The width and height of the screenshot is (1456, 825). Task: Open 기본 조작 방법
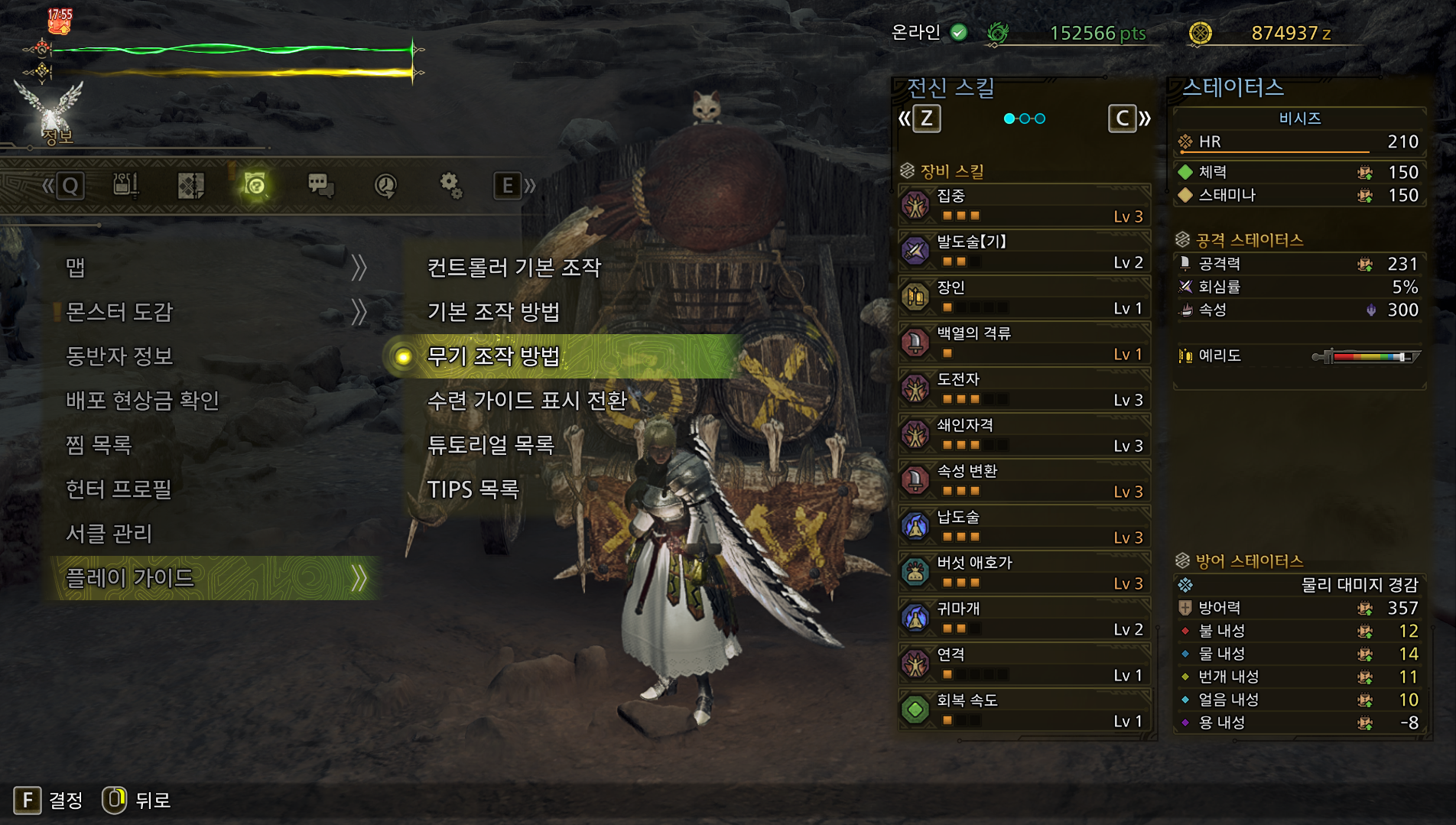click(x=493, y=312)
